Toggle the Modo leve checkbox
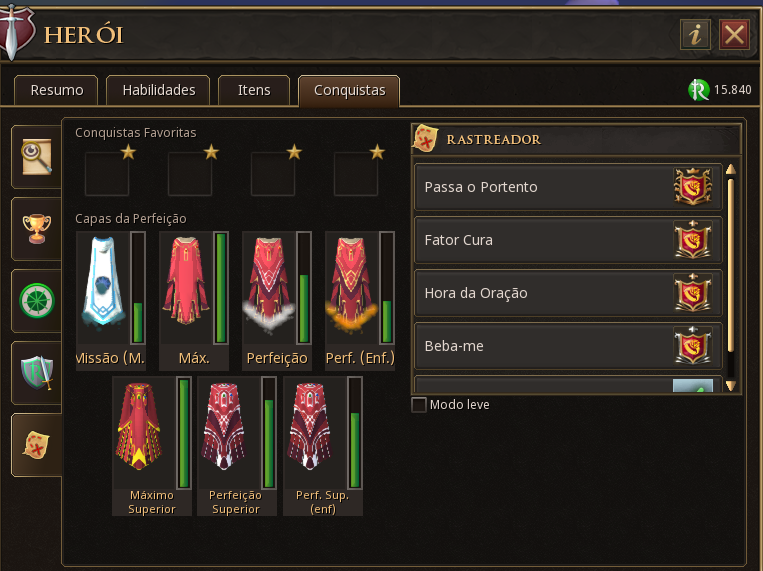 (x=419, y=405)
